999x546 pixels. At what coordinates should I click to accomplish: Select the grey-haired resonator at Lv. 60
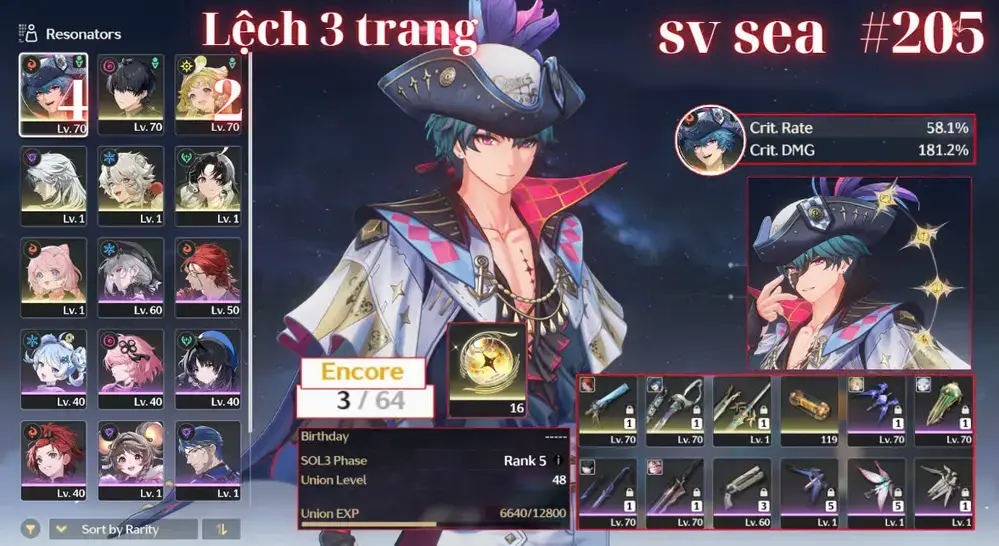tap(131, 277)
